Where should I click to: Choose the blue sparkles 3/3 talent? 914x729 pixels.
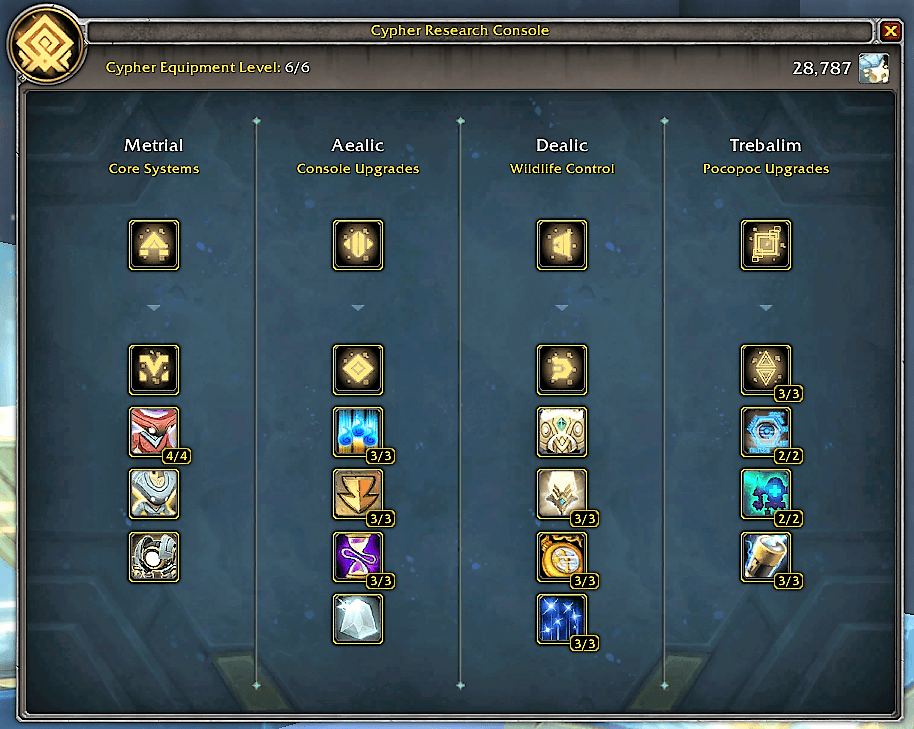tap(562, 619)
